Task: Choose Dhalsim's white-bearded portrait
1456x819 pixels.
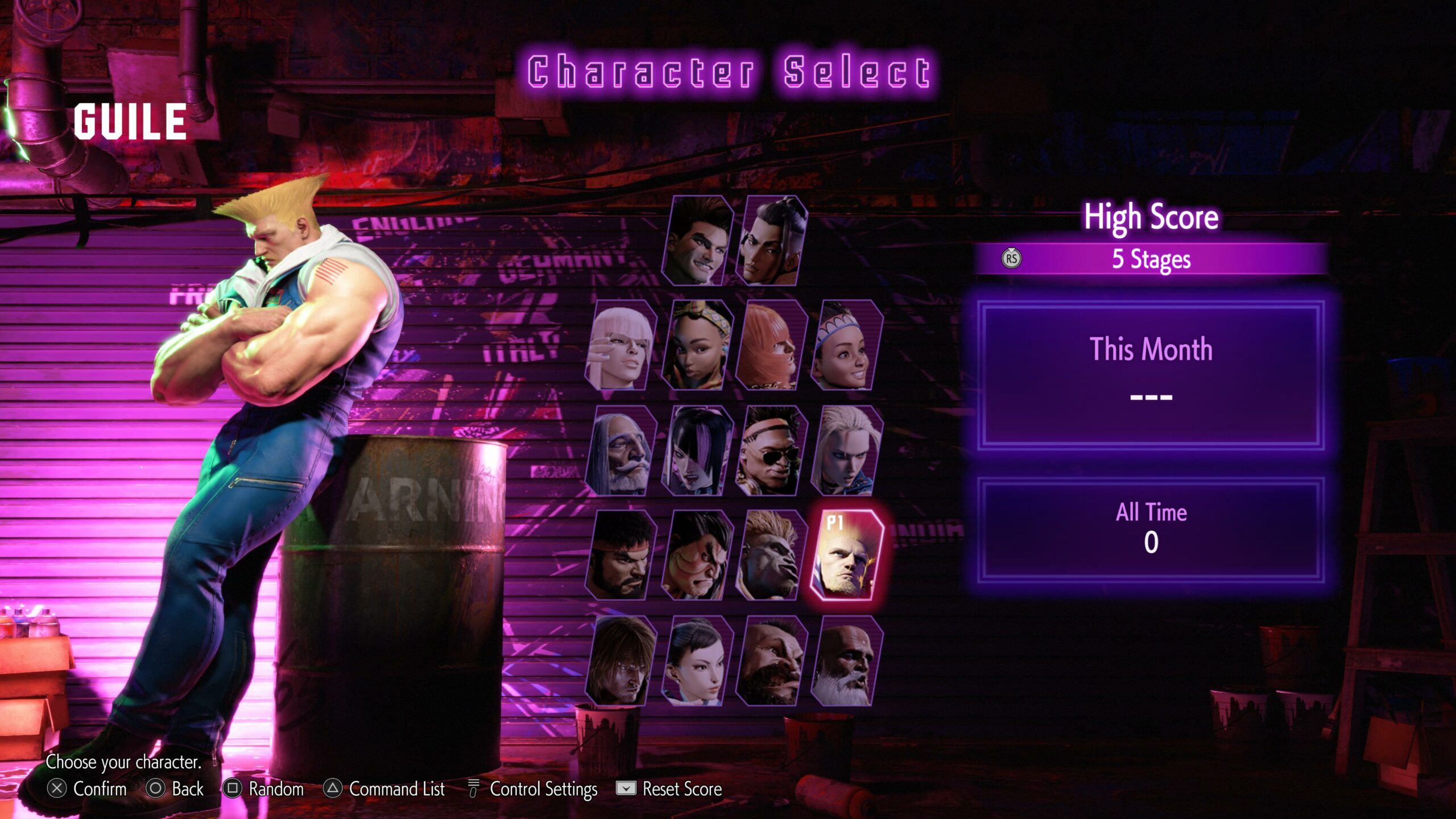Action: pos(847,661)
